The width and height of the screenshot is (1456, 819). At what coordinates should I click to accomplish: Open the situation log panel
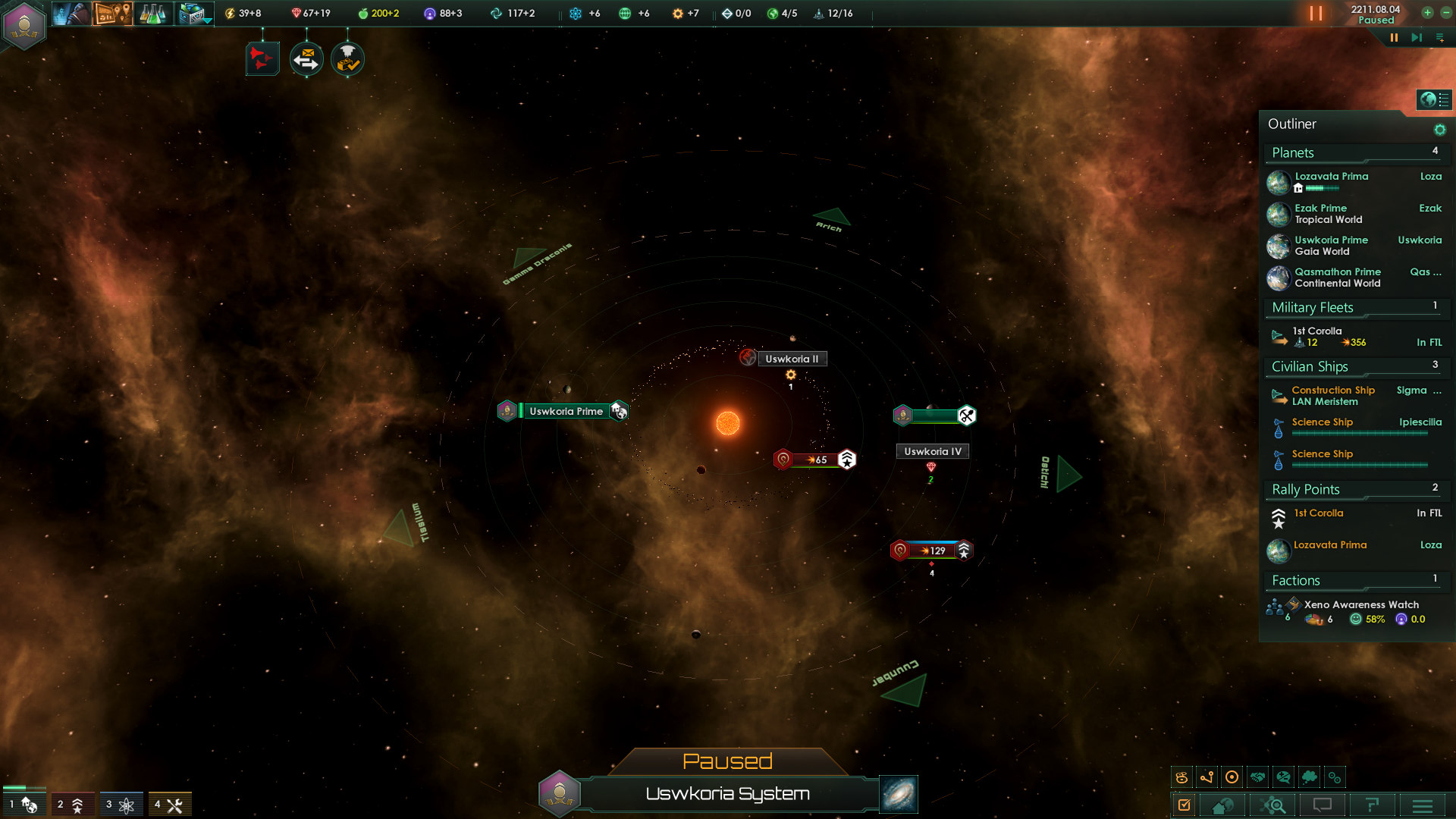(x=112, y=13)
